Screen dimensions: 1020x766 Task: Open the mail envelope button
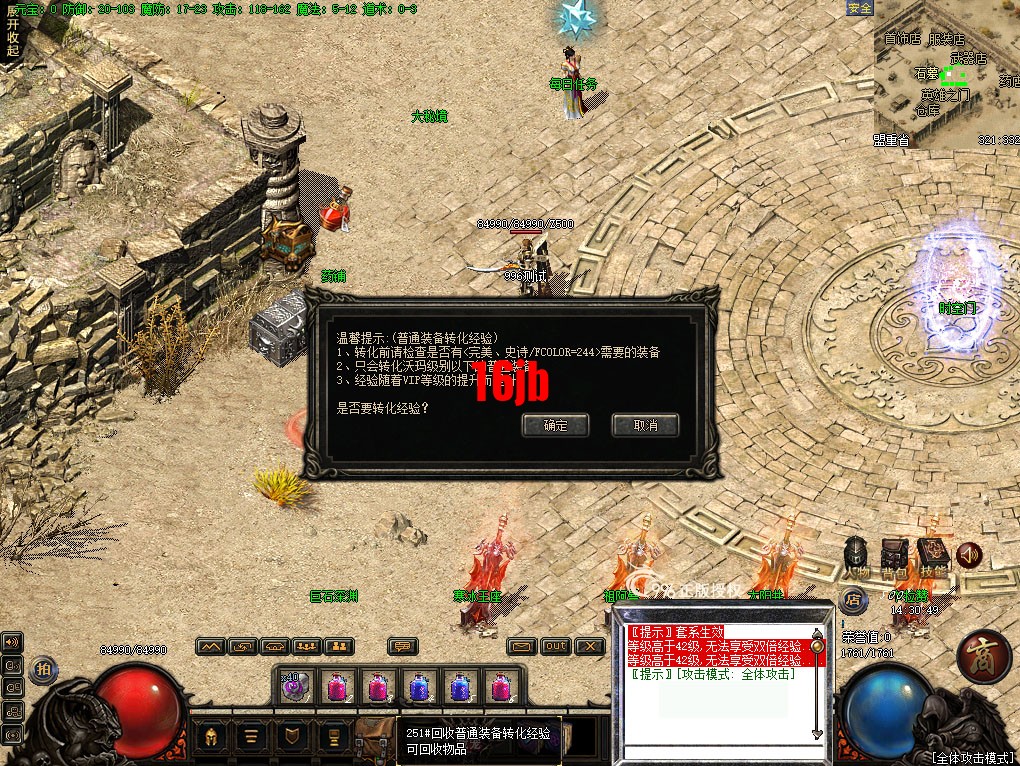coord(521,646)
